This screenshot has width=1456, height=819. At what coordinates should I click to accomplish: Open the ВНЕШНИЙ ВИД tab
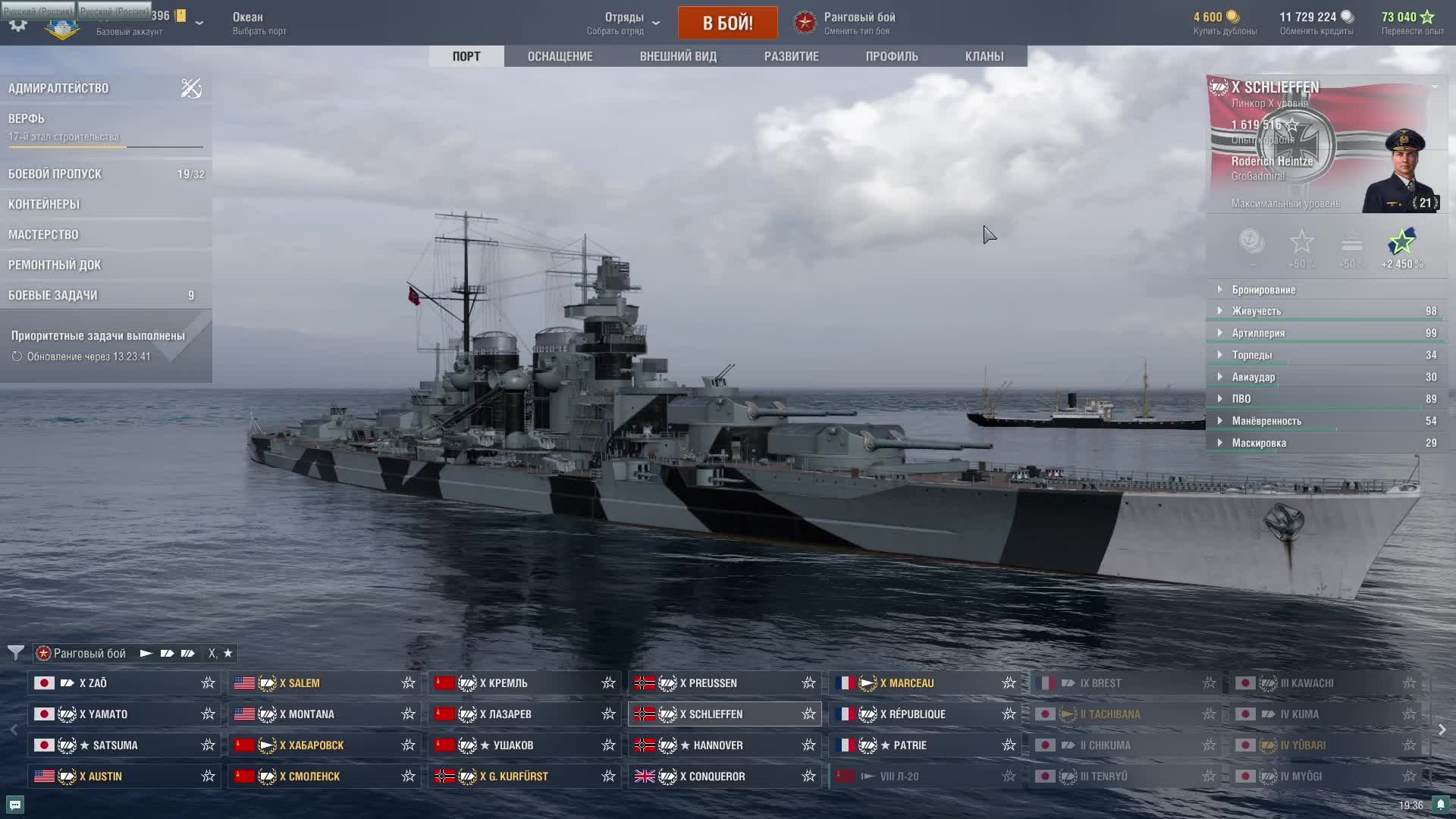(x=678, y=56)
